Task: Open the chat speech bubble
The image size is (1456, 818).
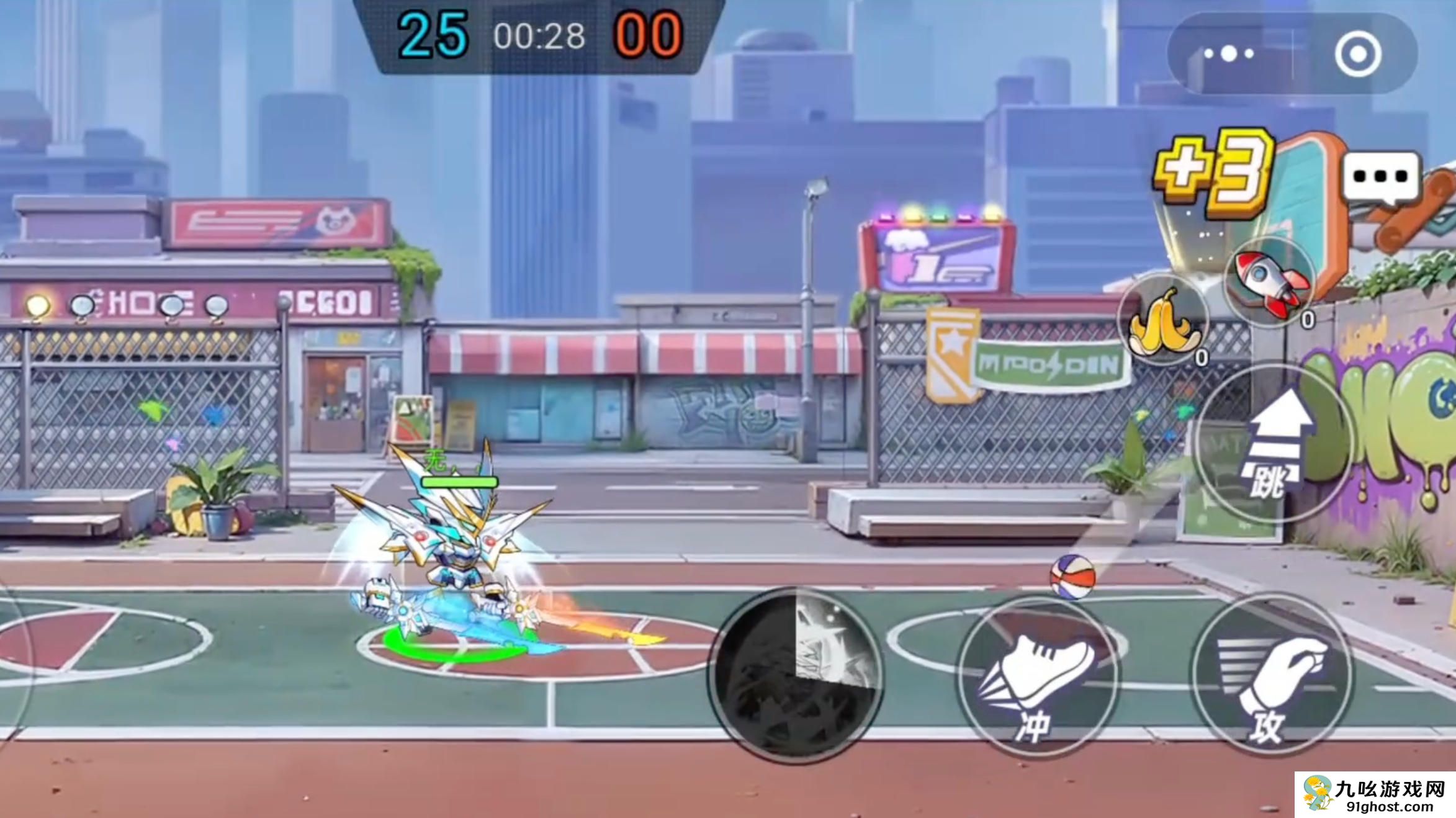Action: click(x=1382, y=178)
